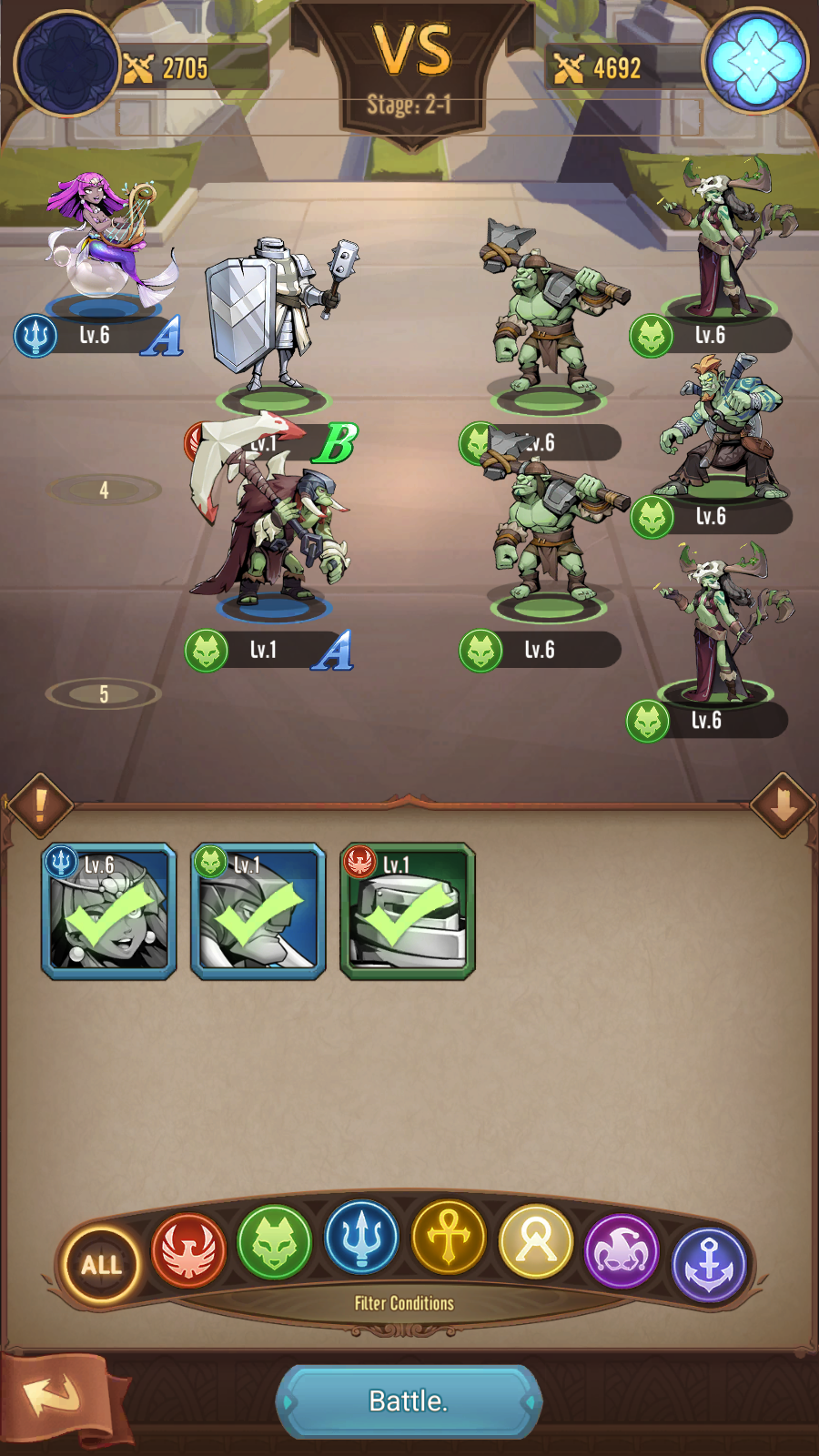Deselect the Lv.6 mermaid hero card
Viewport: 819px width, 1456px height.
109,911
